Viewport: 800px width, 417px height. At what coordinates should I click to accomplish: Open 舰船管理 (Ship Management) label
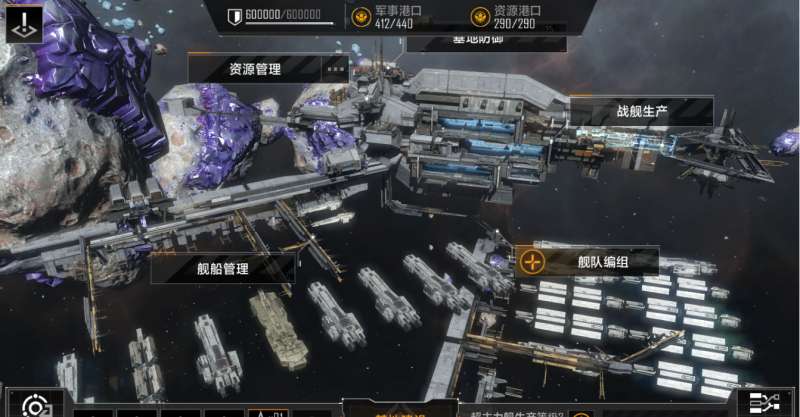(x=222, y=268)
